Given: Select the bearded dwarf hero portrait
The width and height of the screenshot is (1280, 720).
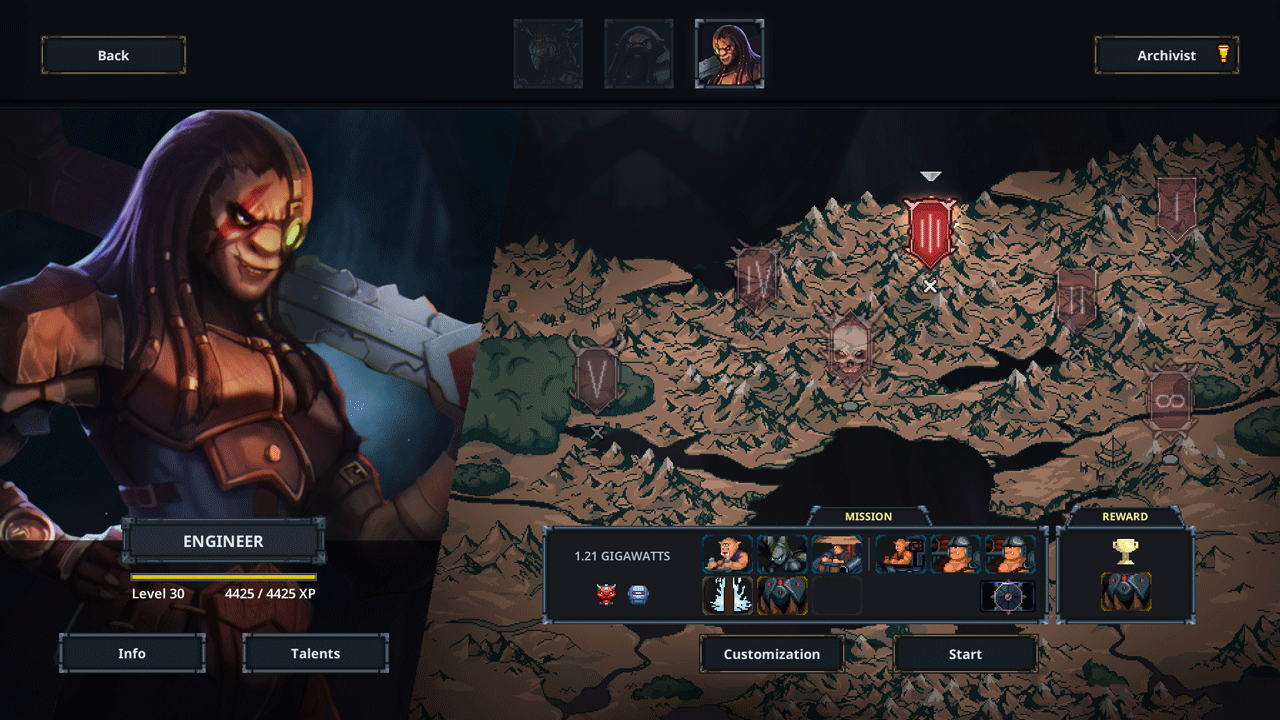Looking at the screenshot, I should (x=638, y=54).
